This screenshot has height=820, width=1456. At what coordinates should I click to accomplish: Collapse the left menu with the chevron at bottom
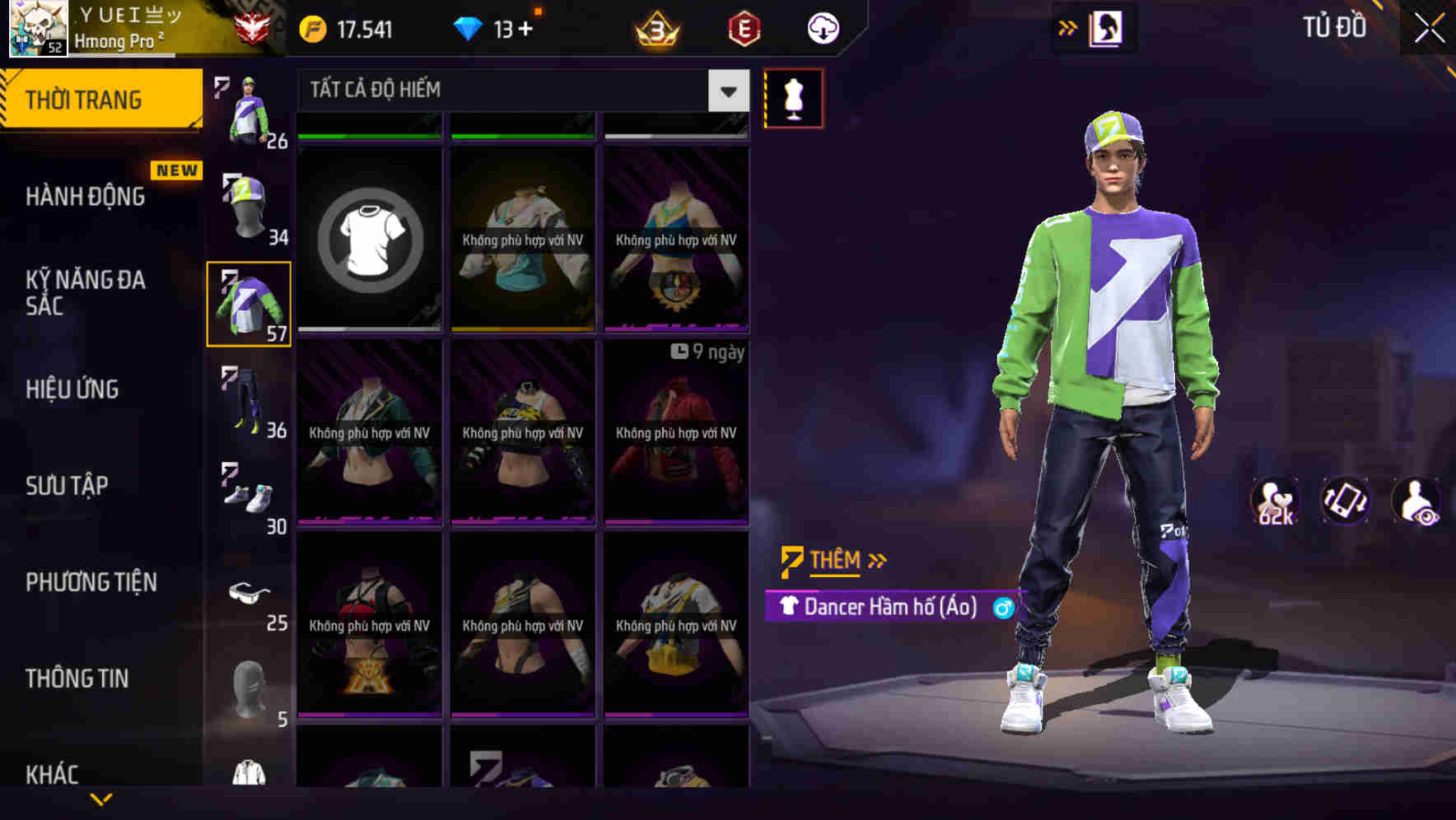point(103,797)
